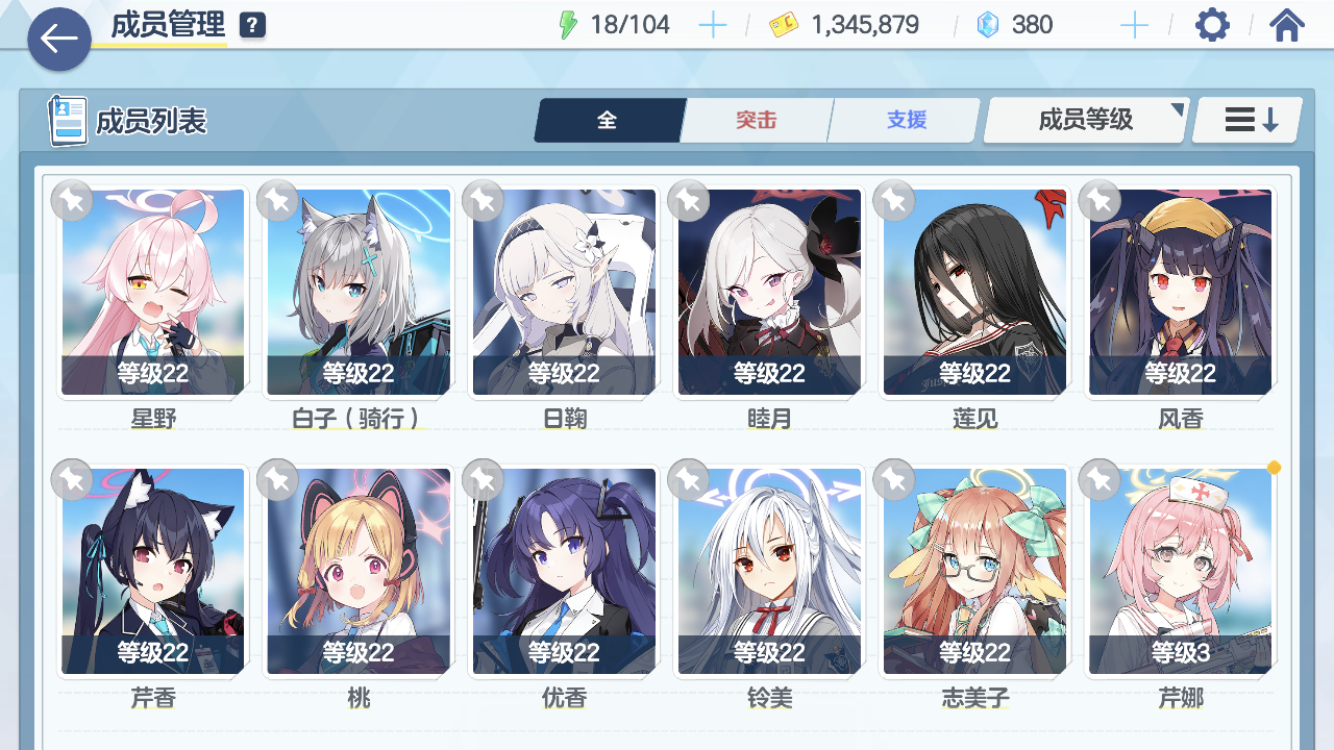
Task: Select the 全 filter tab
Action: pyautogui.click(x=608, y=119)
